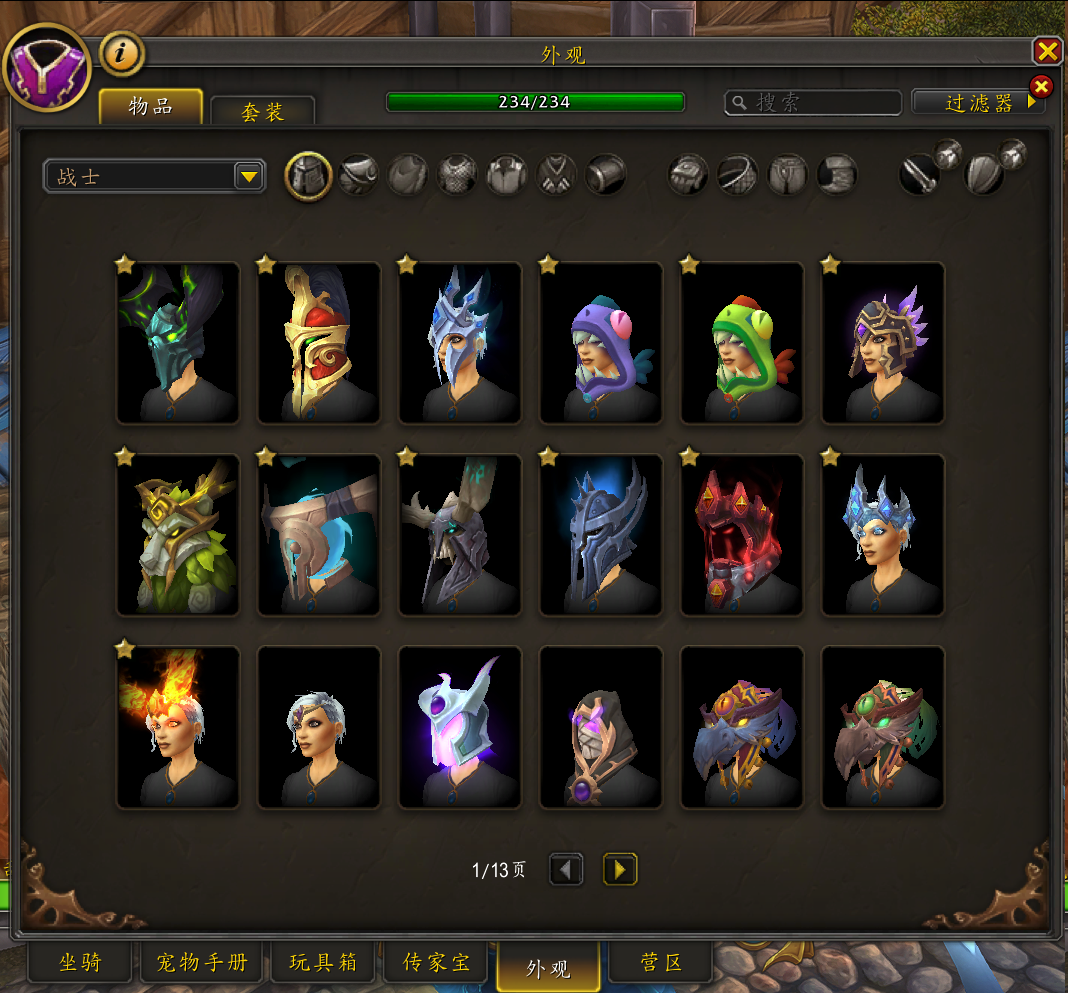The width and height of the screenshot is (1068, 993).
Task: Open the 战士 class dropdown
Action: pos(155,177)
